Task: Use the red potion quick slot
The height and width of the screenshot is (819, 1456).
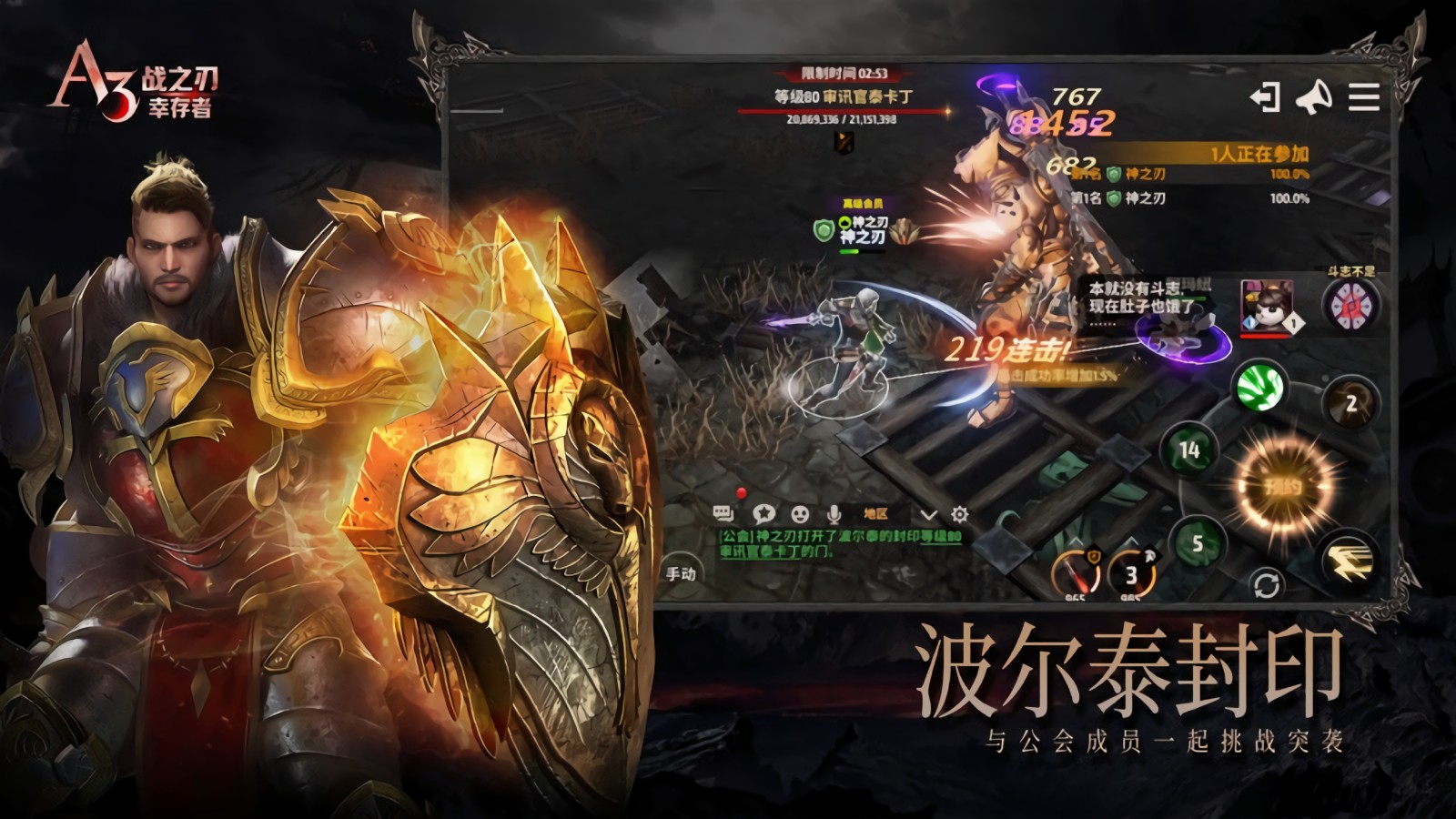Action: 1076,574
